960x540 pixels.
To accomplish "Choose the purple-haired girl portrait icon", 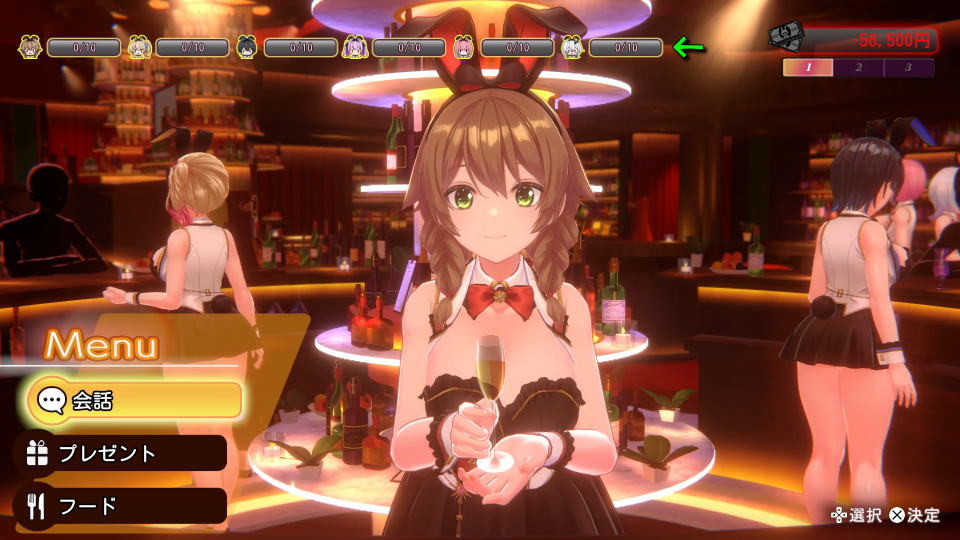I will tap(356, 47).
